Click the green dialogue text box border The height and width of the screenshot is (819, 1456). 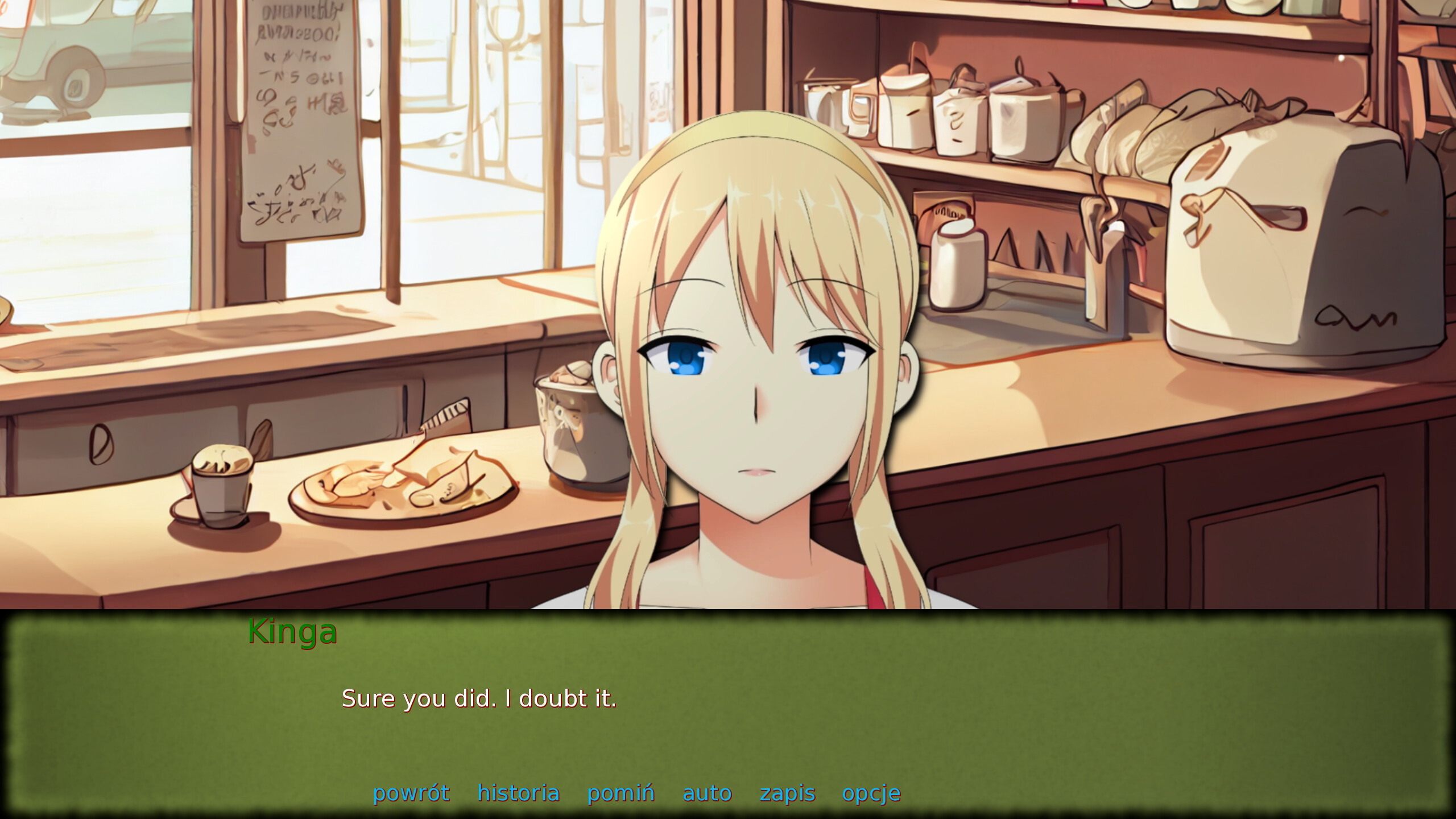[x=728, y=621]
